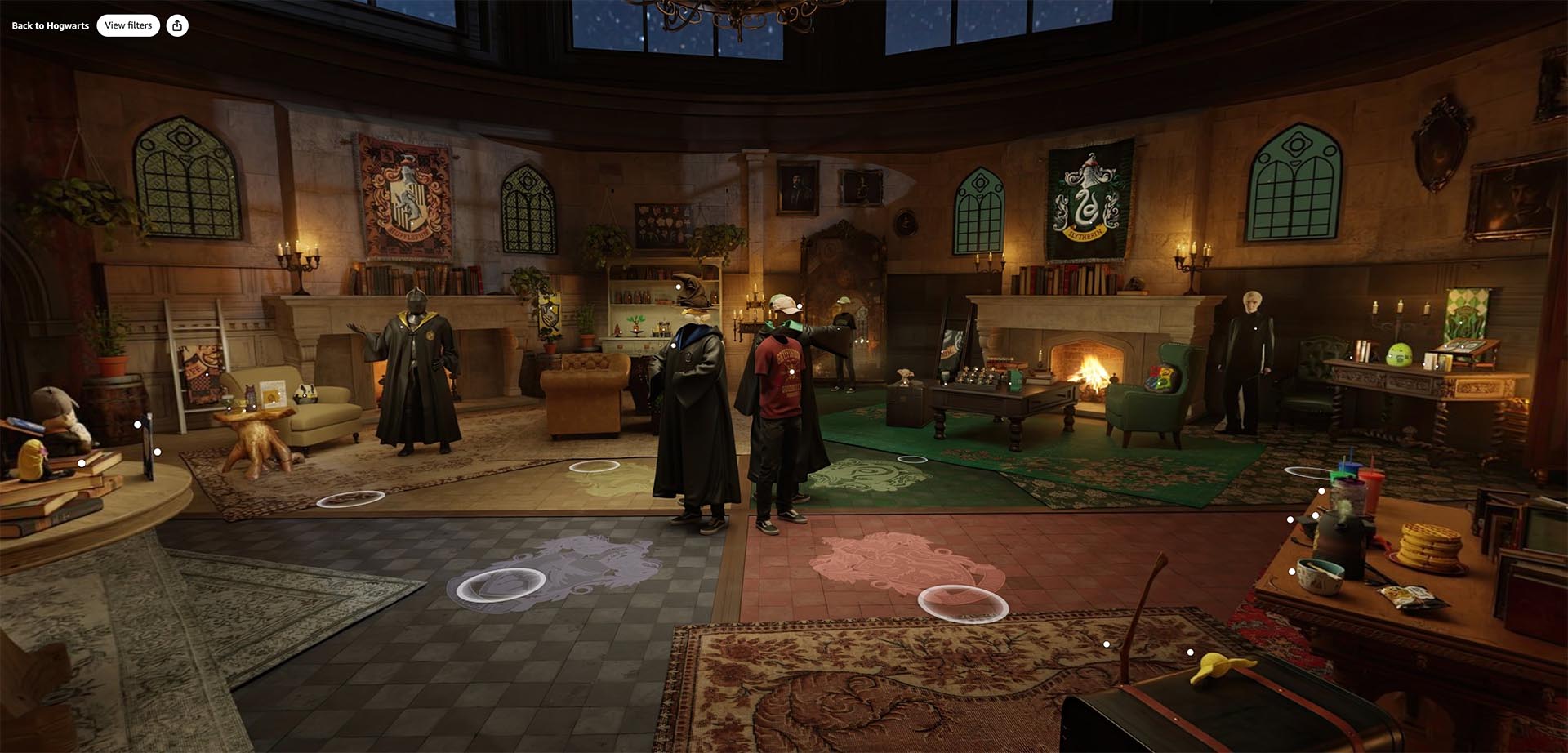Open the hotspot by the teal bowl
The image size is (1568, 753).
point(1291,572)
